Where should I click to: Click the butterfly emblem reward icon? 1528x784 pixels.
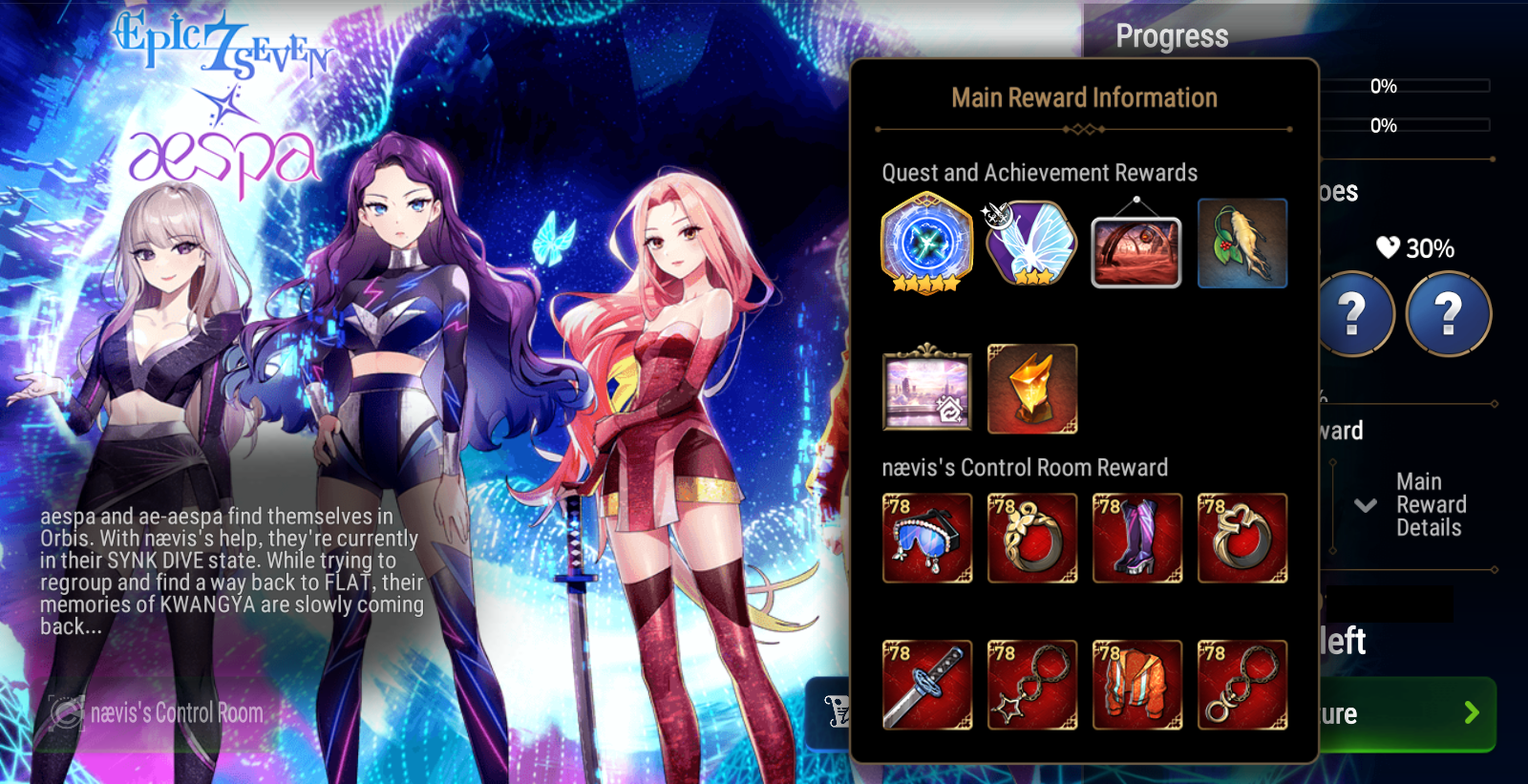pos(1031,246)
